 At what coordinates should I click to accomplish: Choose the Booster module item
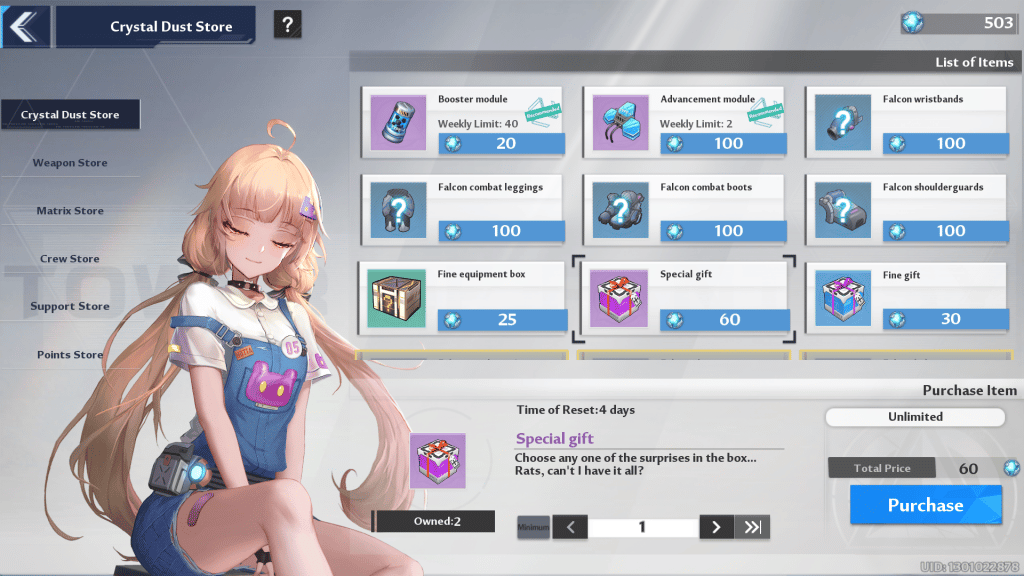pos(462,122)
